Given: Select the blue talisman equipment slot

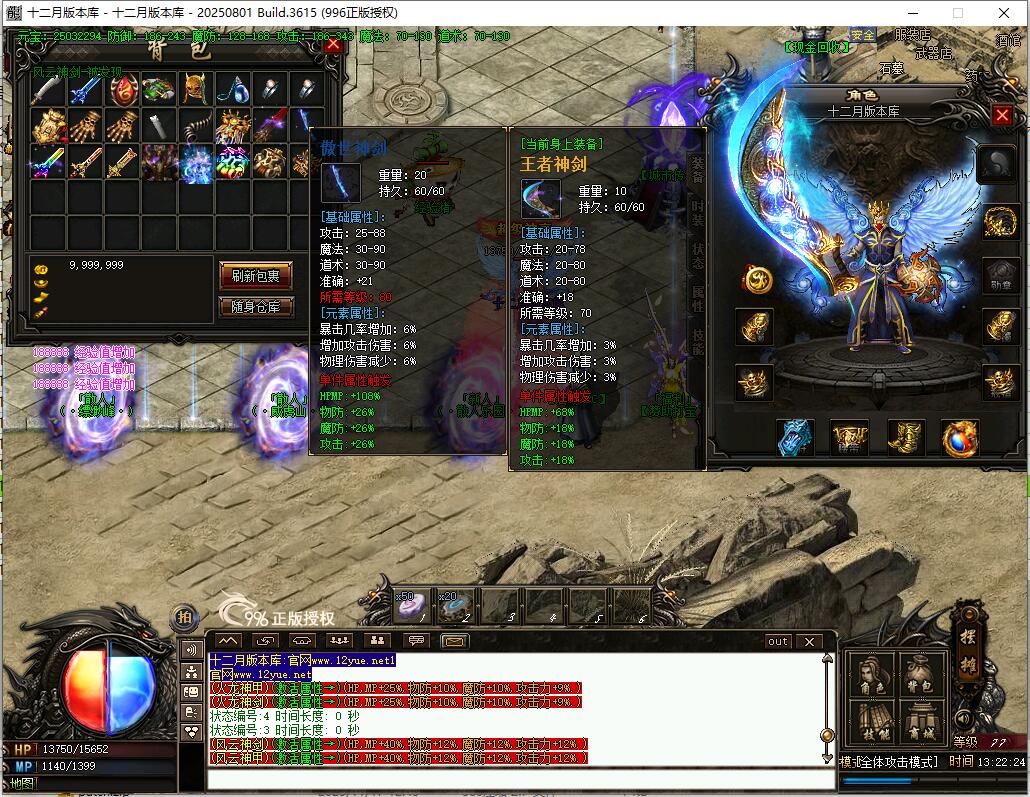Looking at the screenshot, I should pos(796,437).
